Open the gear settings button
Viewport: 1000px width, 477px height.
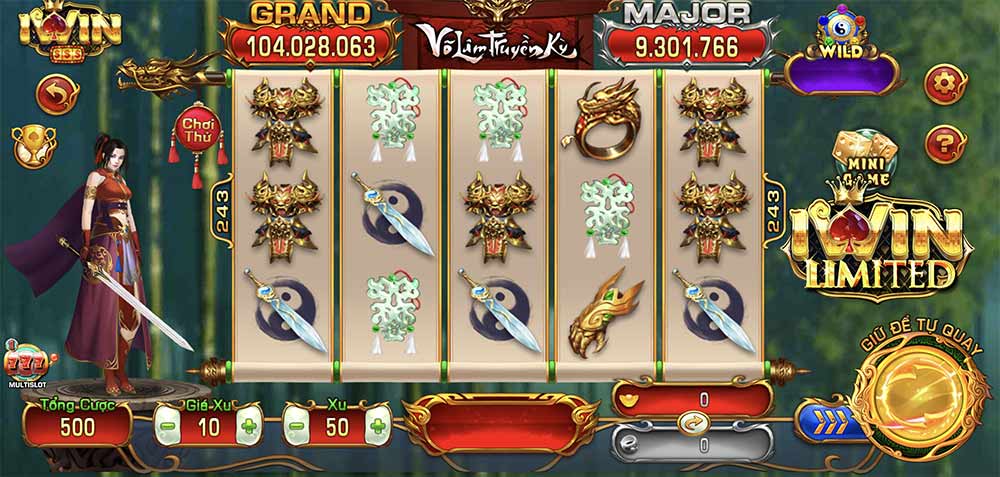943,85
